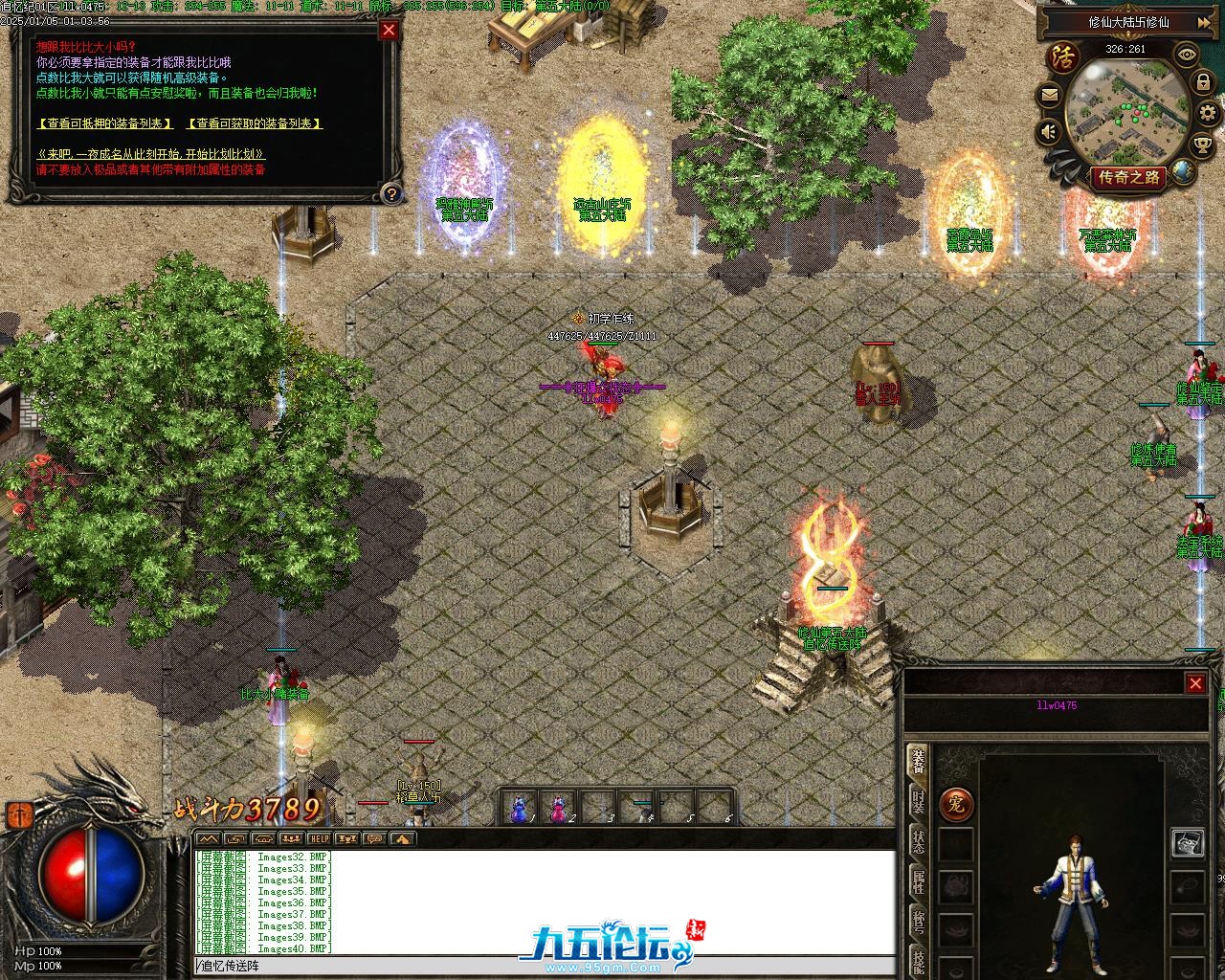Switch to the 时装 fashion tab
Viewport: 1225px width, 980px height.
pos(918,800)
